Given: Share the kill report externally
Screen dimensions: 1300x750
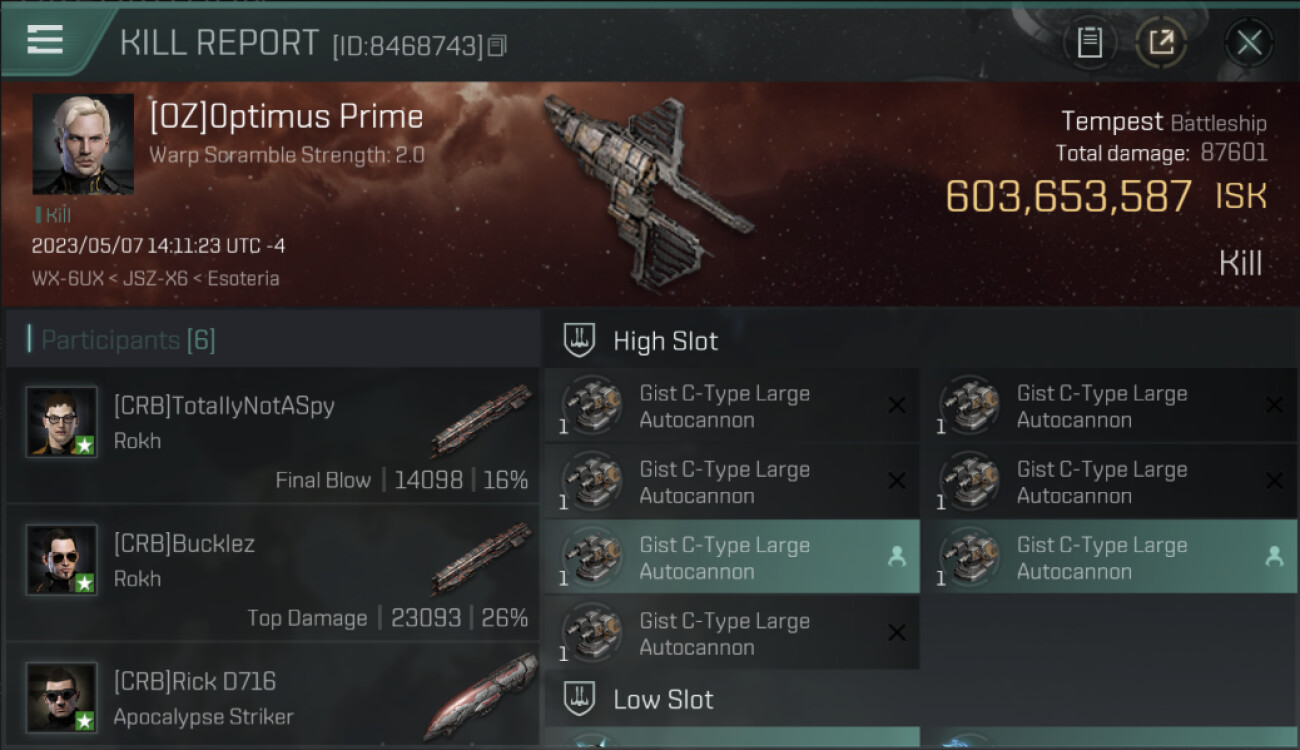Looking at the screenshot, I should 1161,42.
